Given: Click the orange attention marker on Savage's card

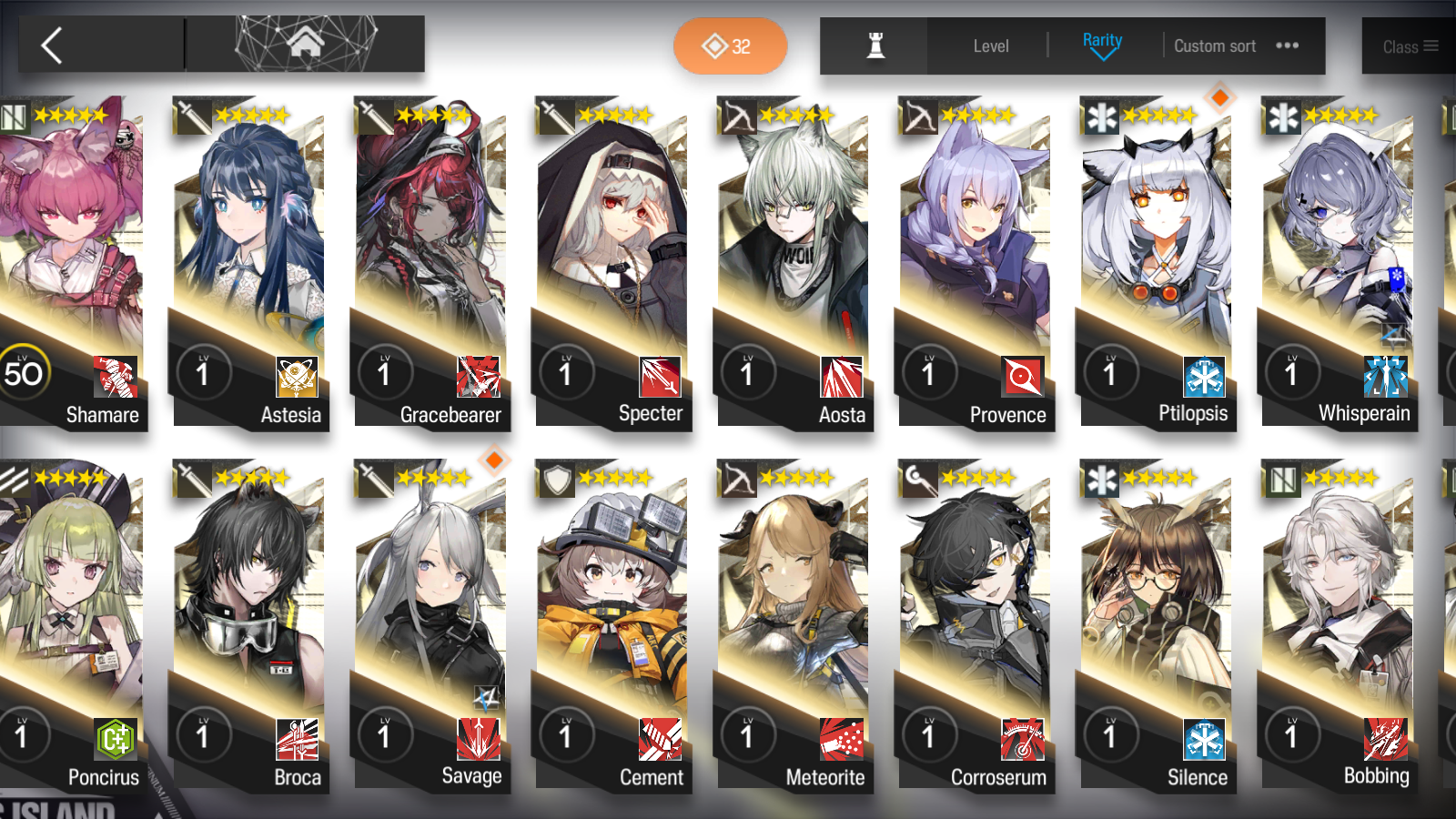Looking at the screenshot, I should [x=494, y=461].
